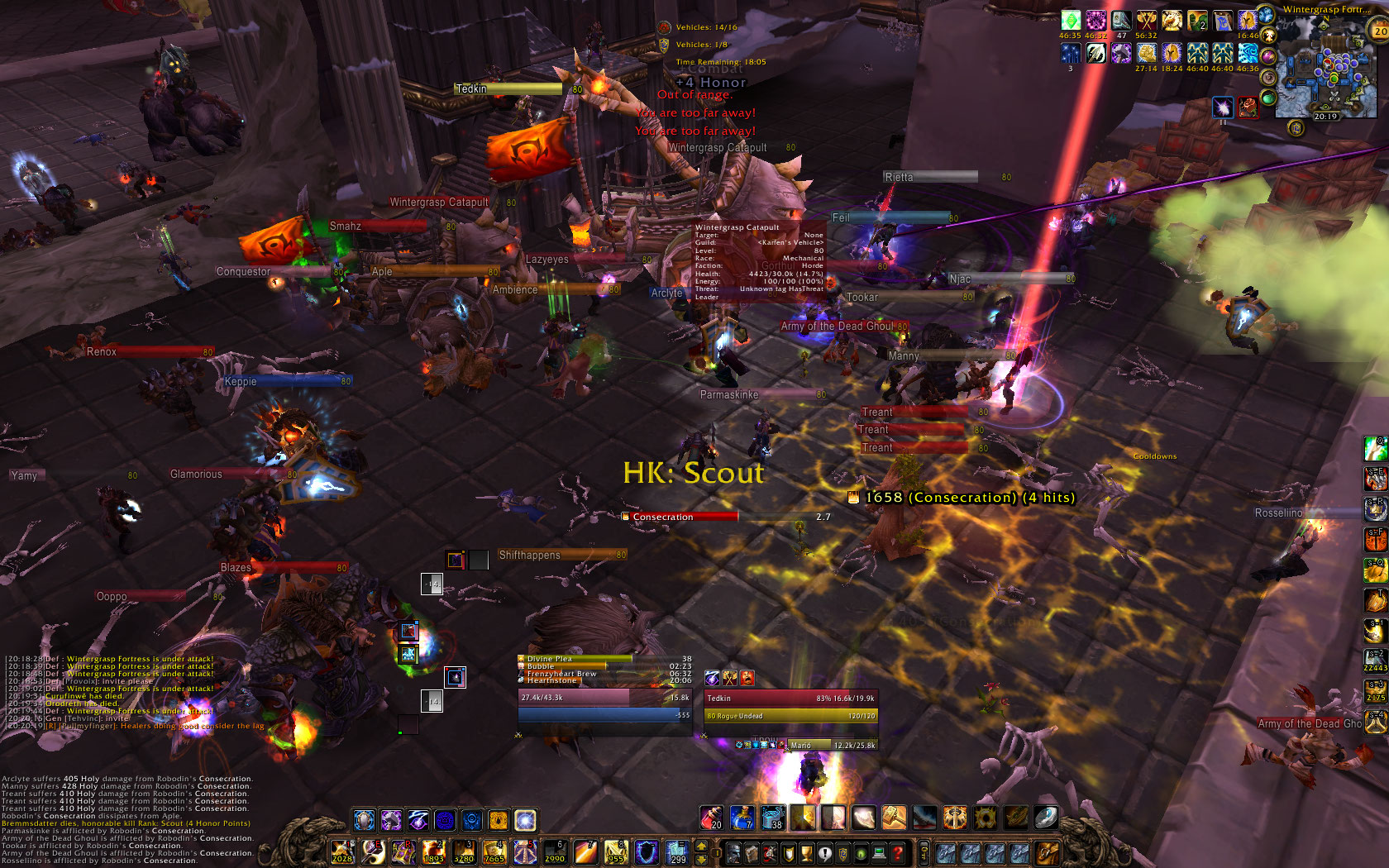Open the character info micro button
This screenshot has width=1389, height=868.
pyautogui.click(x=733, y=852)
